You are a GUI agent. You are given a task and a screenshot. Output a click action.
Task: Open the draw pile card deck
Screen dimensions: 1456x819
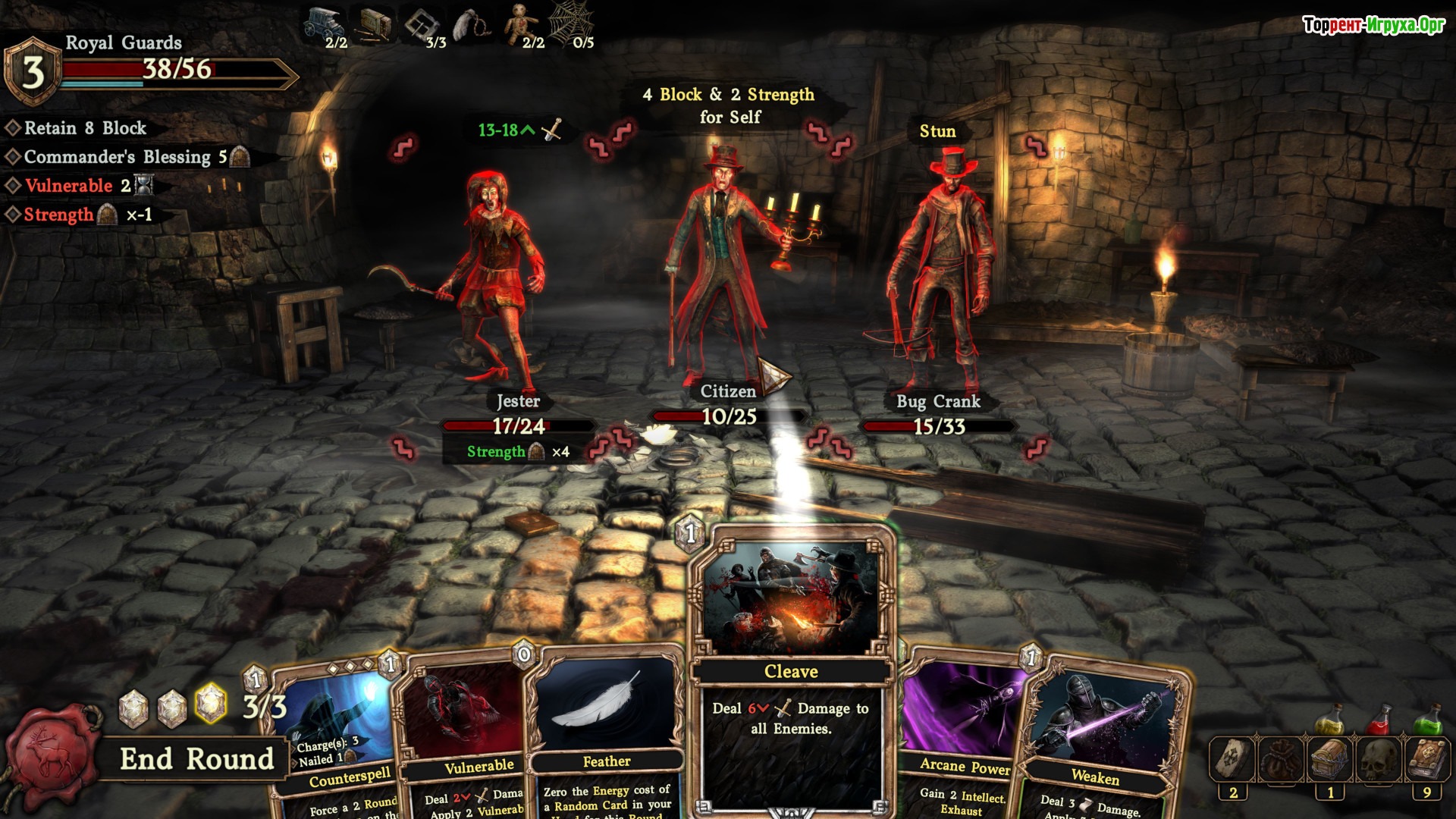[x=1233, y=758]
